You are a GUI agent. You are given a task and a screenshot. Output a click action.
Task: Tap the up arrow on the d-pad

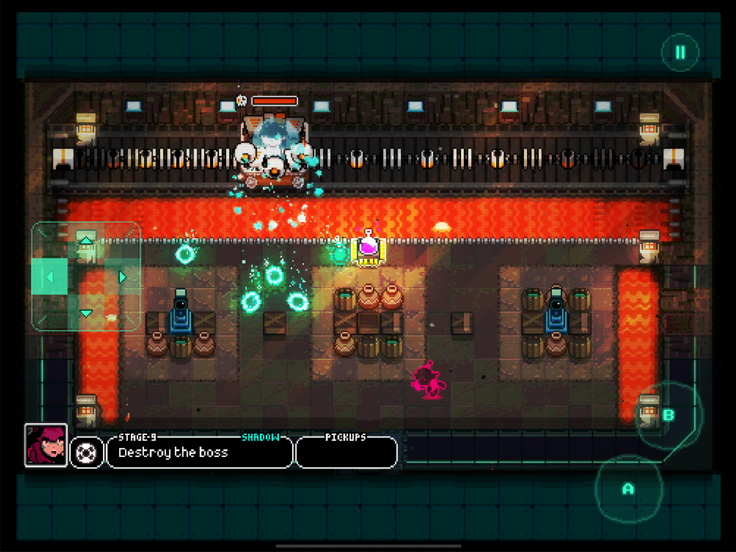(86, 240)
